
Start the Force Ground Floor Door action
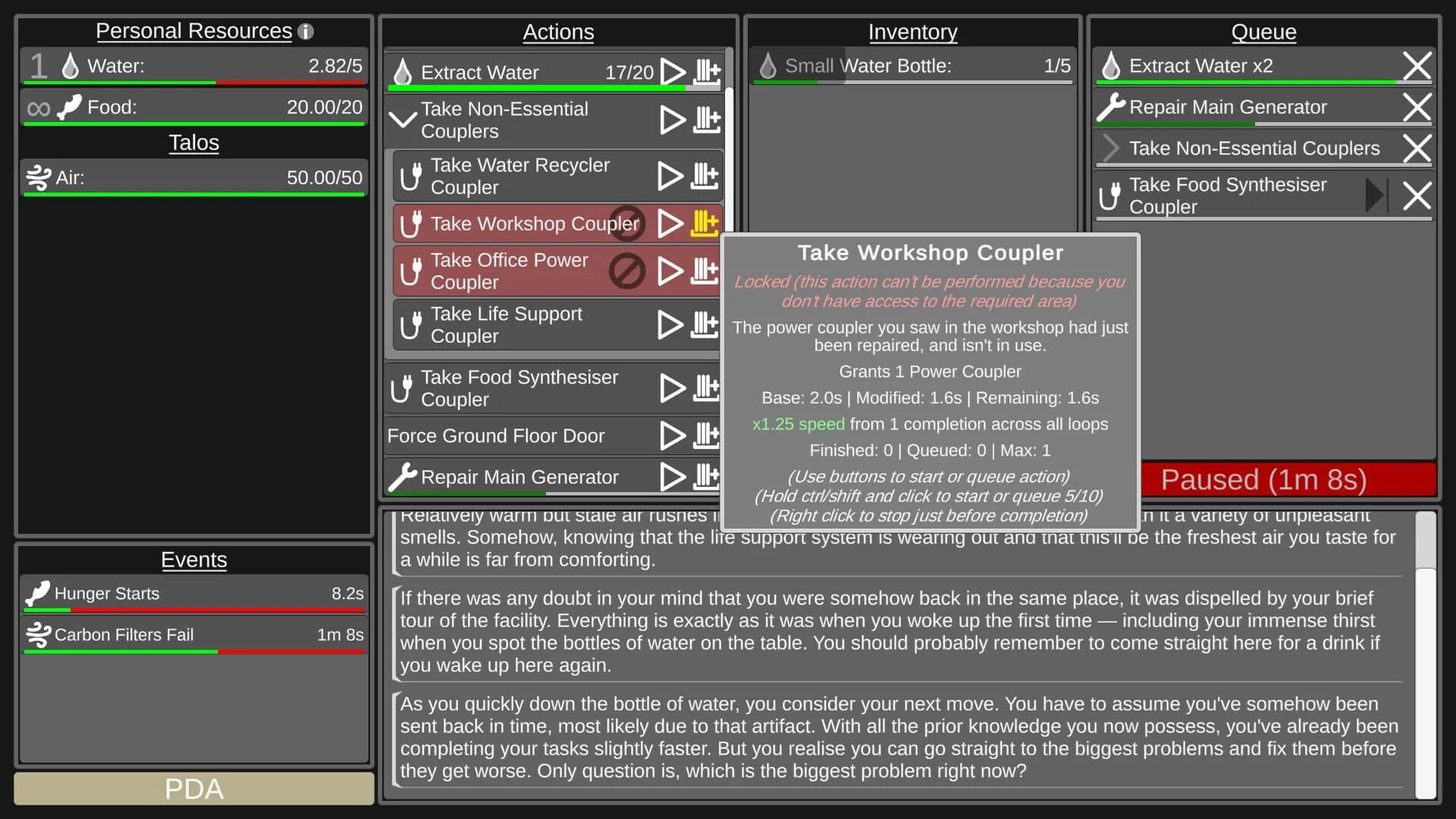coord(672,435)
